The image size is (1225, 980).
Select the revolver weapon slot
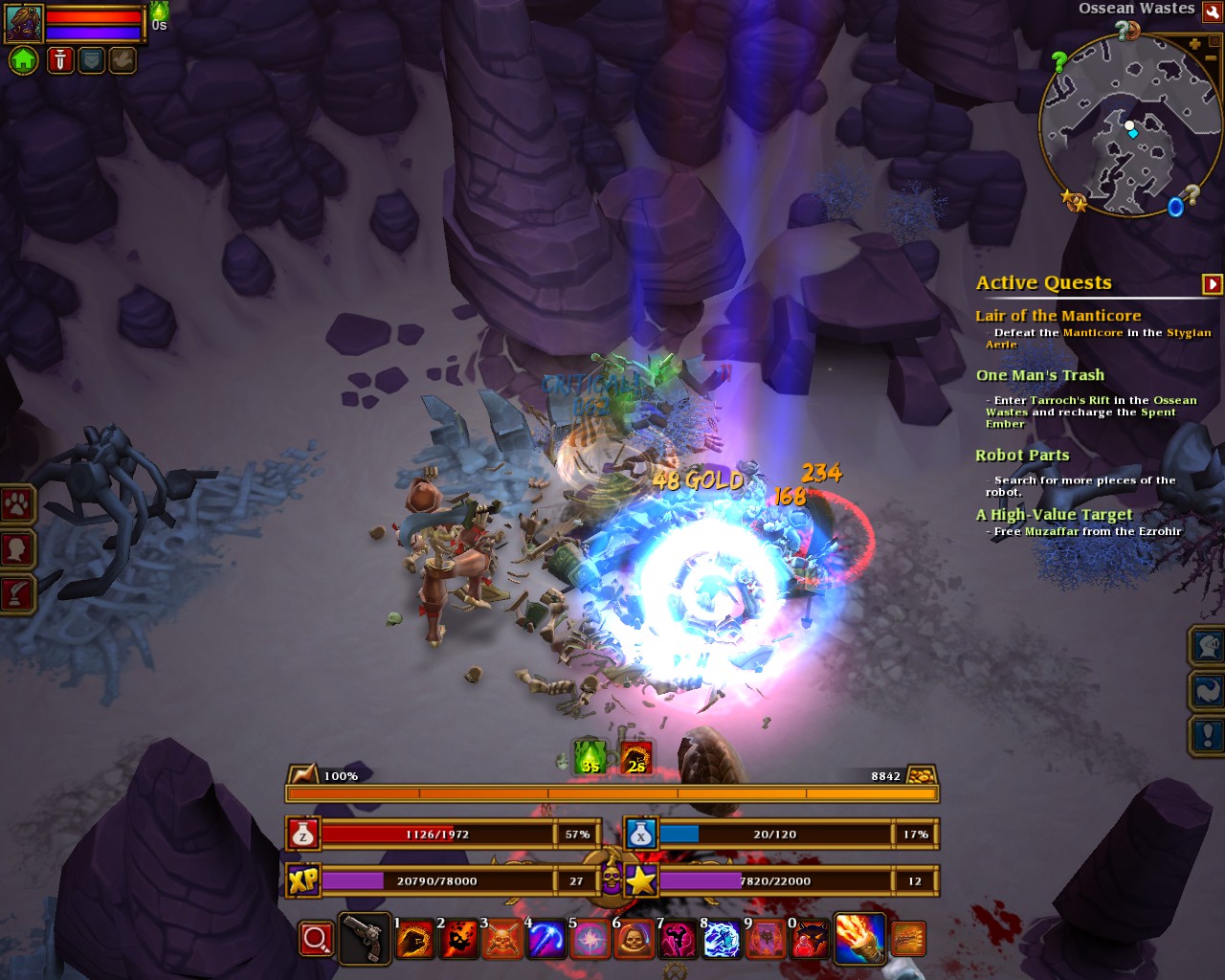tap(364, 939)
